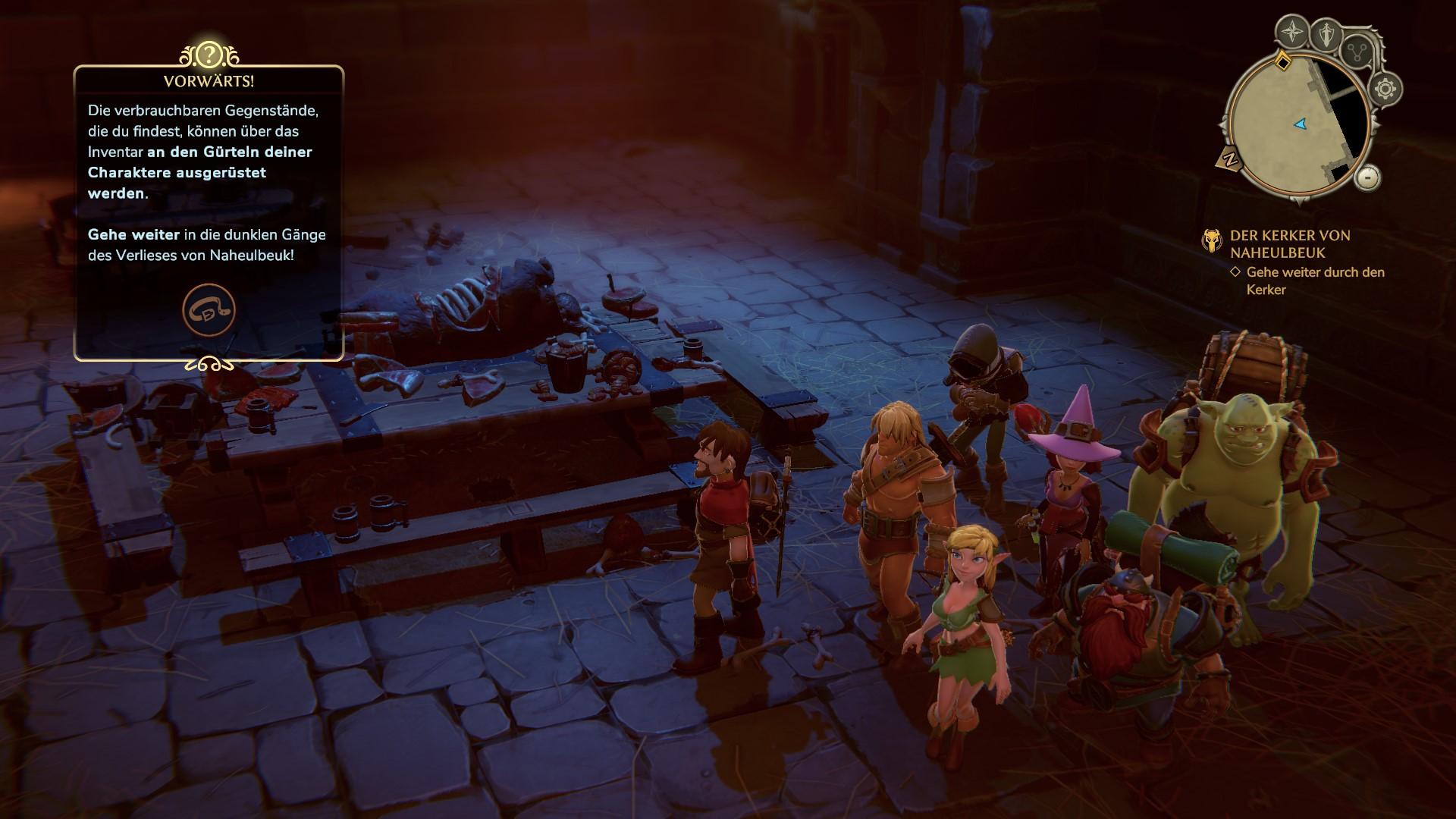Screen dimensions: 1456x819
Task: Open the Der Kerker von Naheulbeuk quest tracker
Action: [1289, 244]
